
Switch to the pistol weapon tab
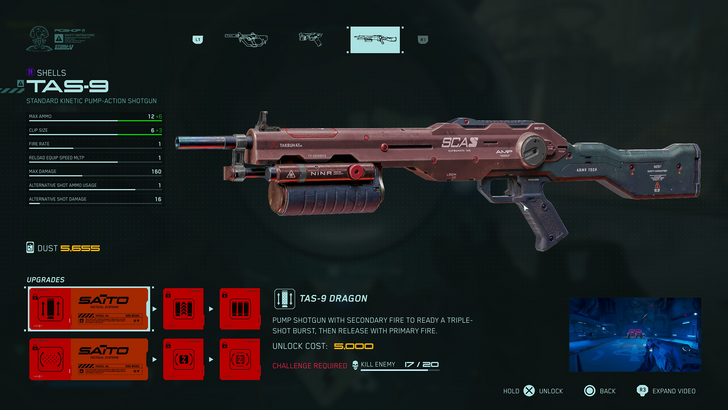point(310,39)
